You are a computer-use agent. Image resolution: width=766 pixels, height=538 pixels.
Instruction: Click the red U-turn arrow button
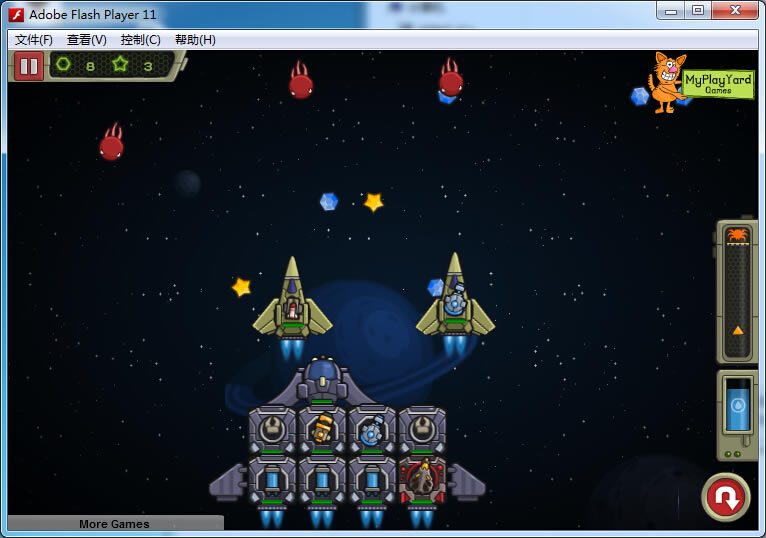pos(725,497)
